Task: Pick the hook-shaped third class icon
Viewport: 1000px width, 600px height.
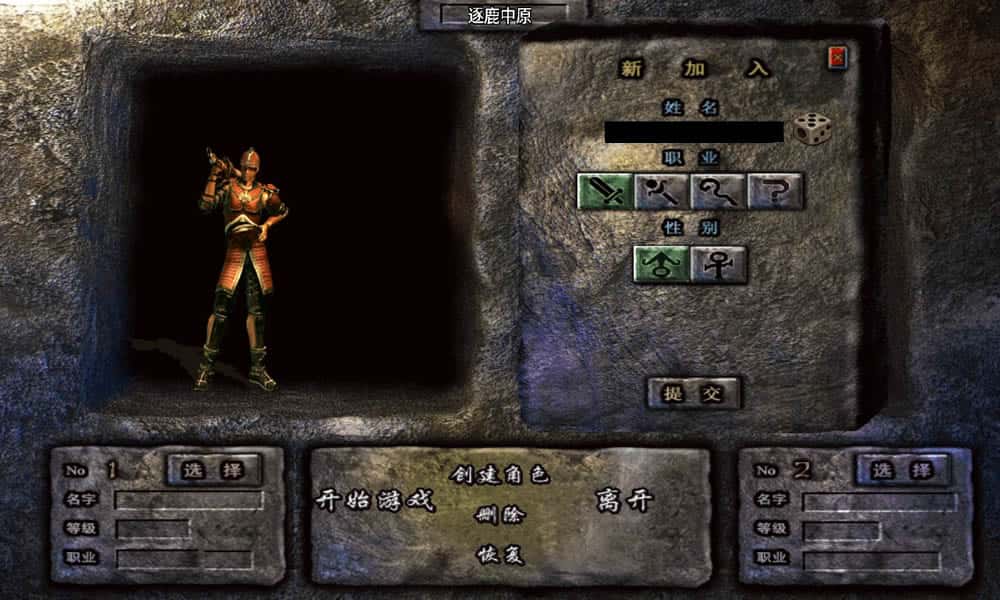Action: (717, 190)
